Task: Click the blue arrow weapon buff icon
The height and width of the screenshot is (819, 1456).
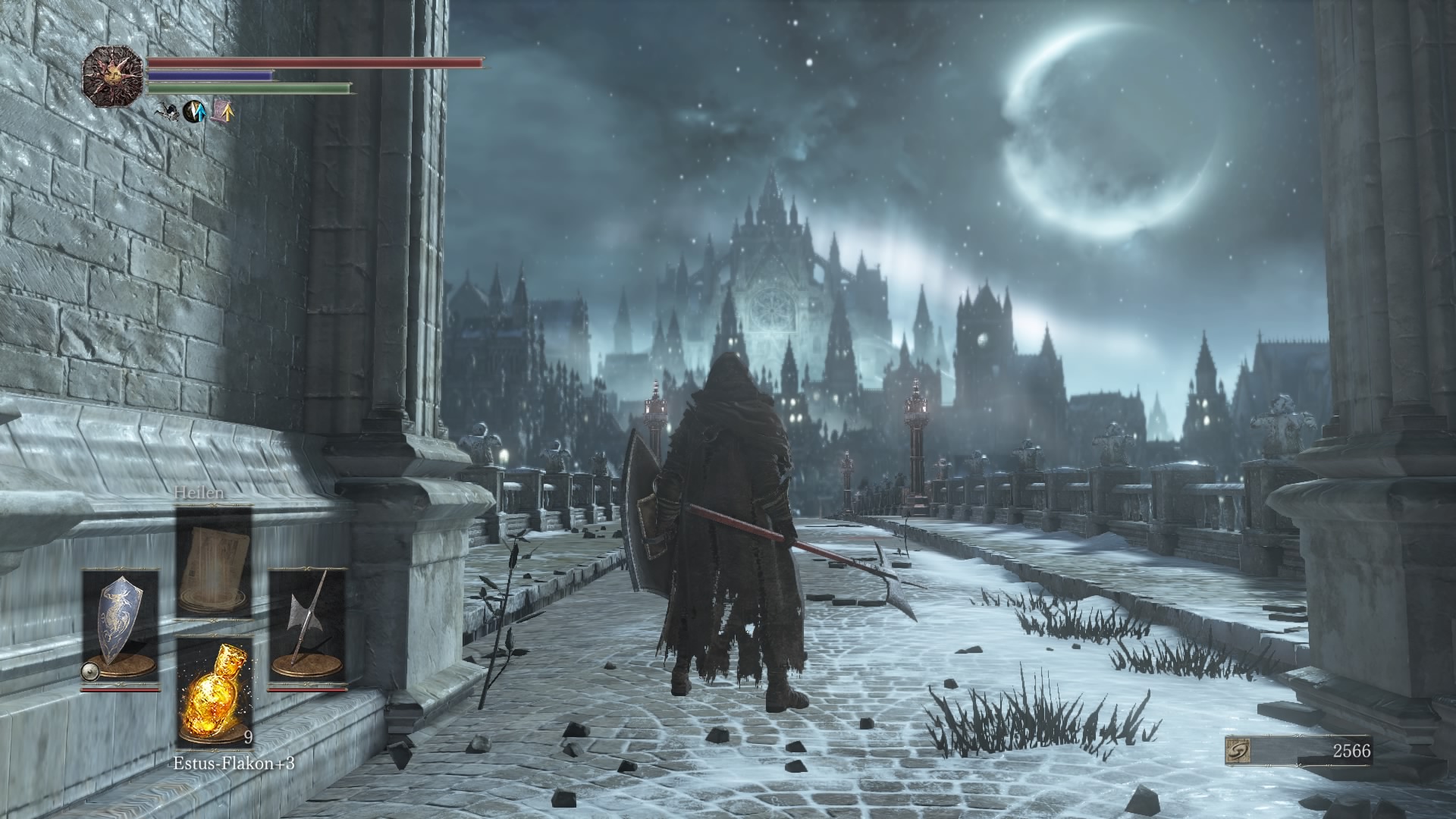Action: point(194,111)
